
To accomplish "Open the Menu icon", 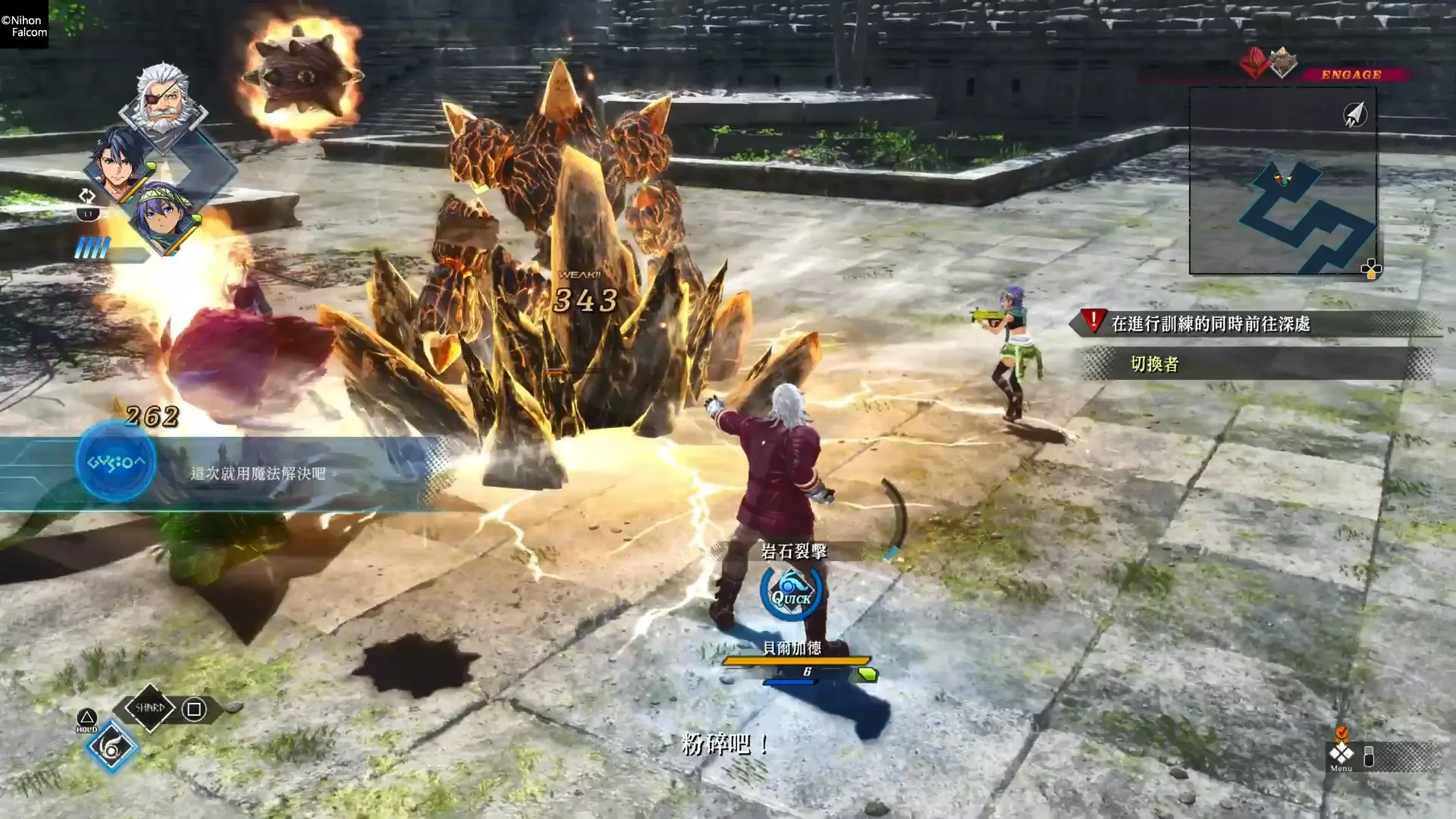I will coord(1341,755).
